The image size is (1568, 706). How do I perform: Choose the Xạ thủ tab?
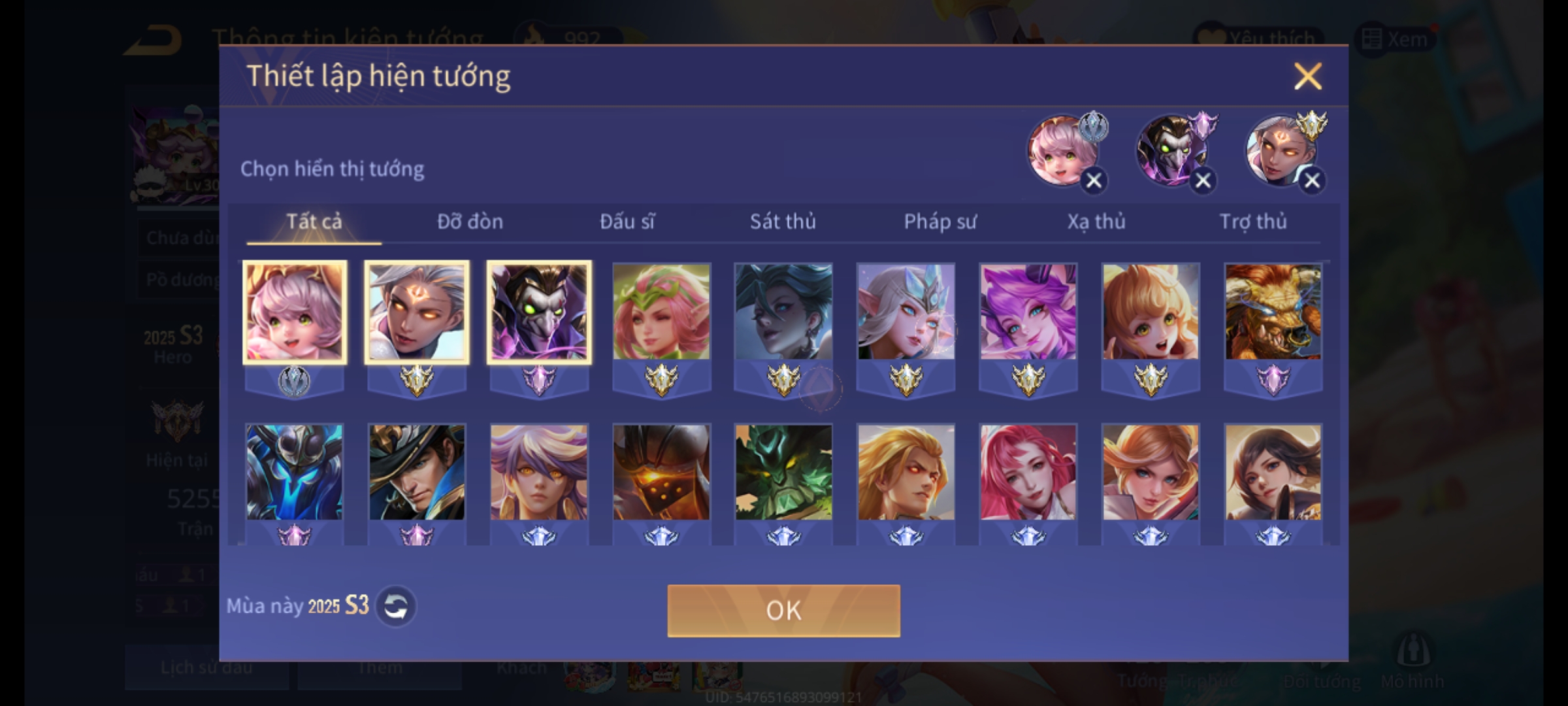pyautogui.click(x=1096, y=222)
